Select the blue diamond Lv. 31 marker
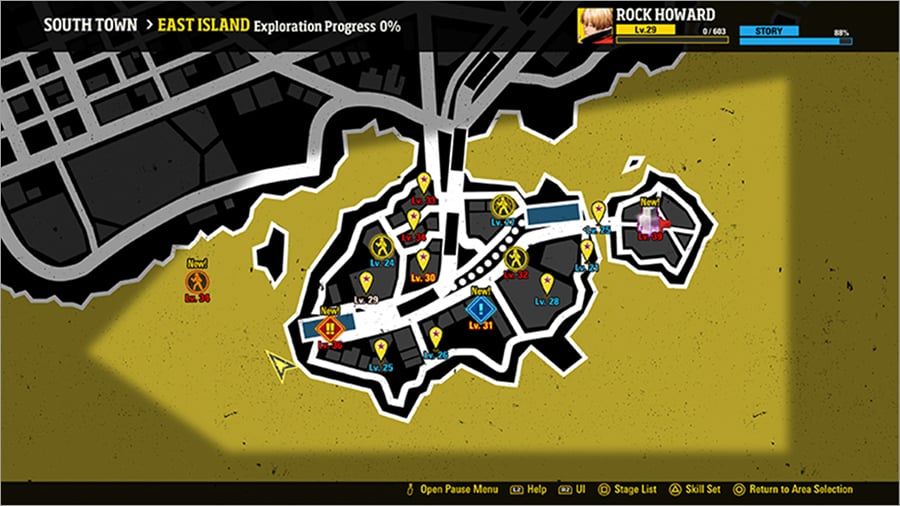Viewport: 900px width, 506px height. click(482, 308)
